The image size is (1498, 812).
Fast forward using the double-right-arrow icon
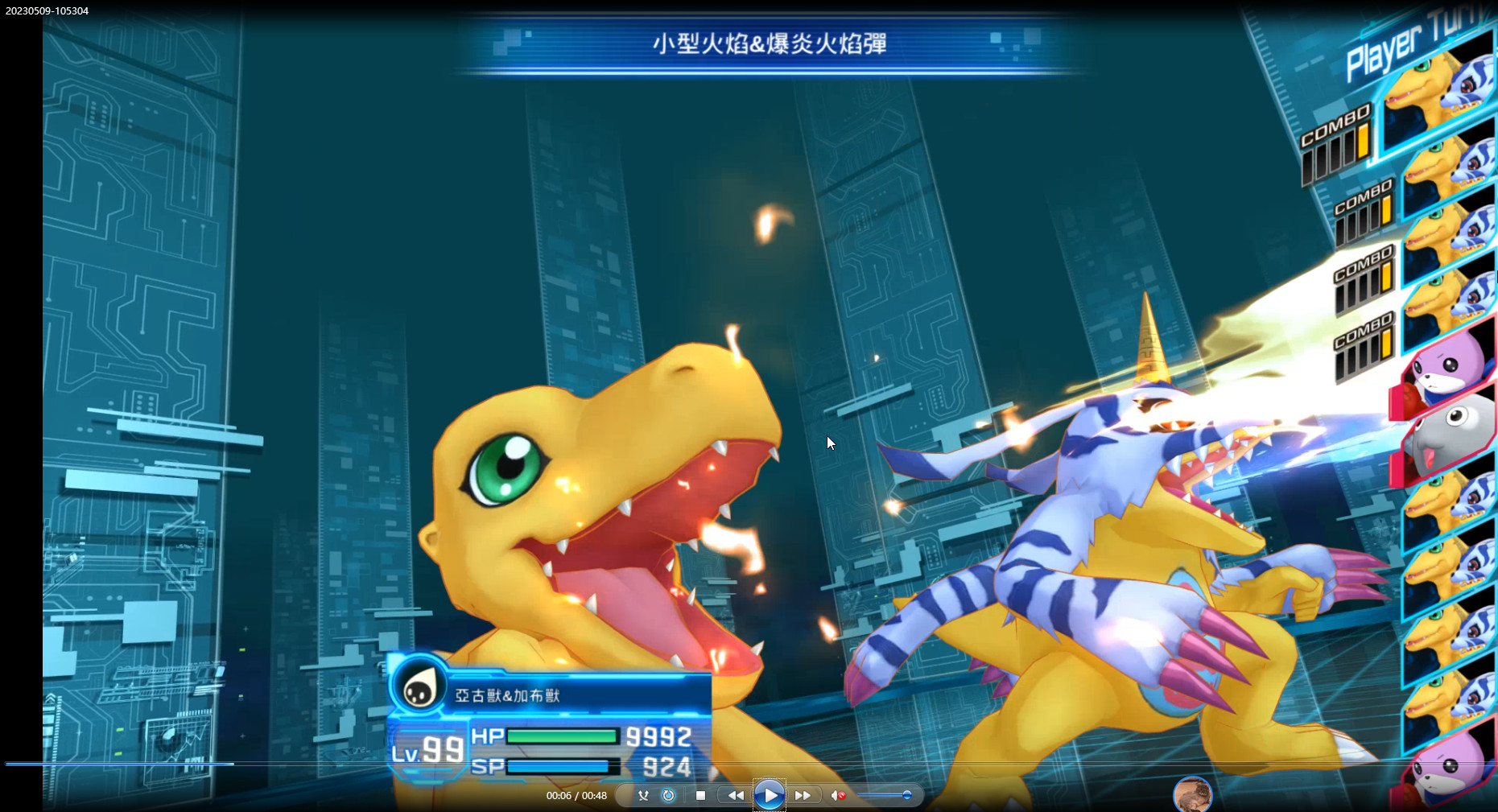click(804, 795)
